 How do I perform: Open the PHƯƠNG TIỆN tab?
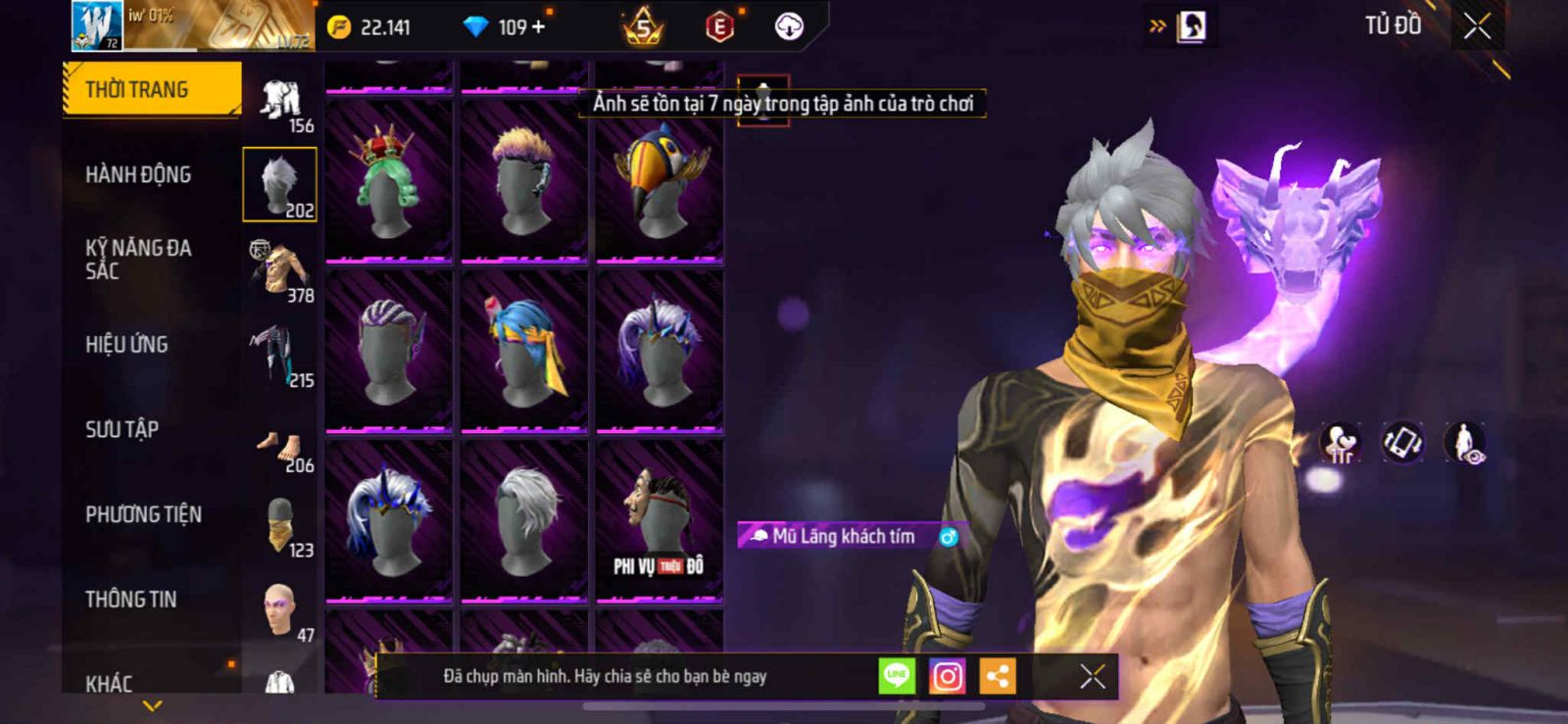click(x=143, y=514)
